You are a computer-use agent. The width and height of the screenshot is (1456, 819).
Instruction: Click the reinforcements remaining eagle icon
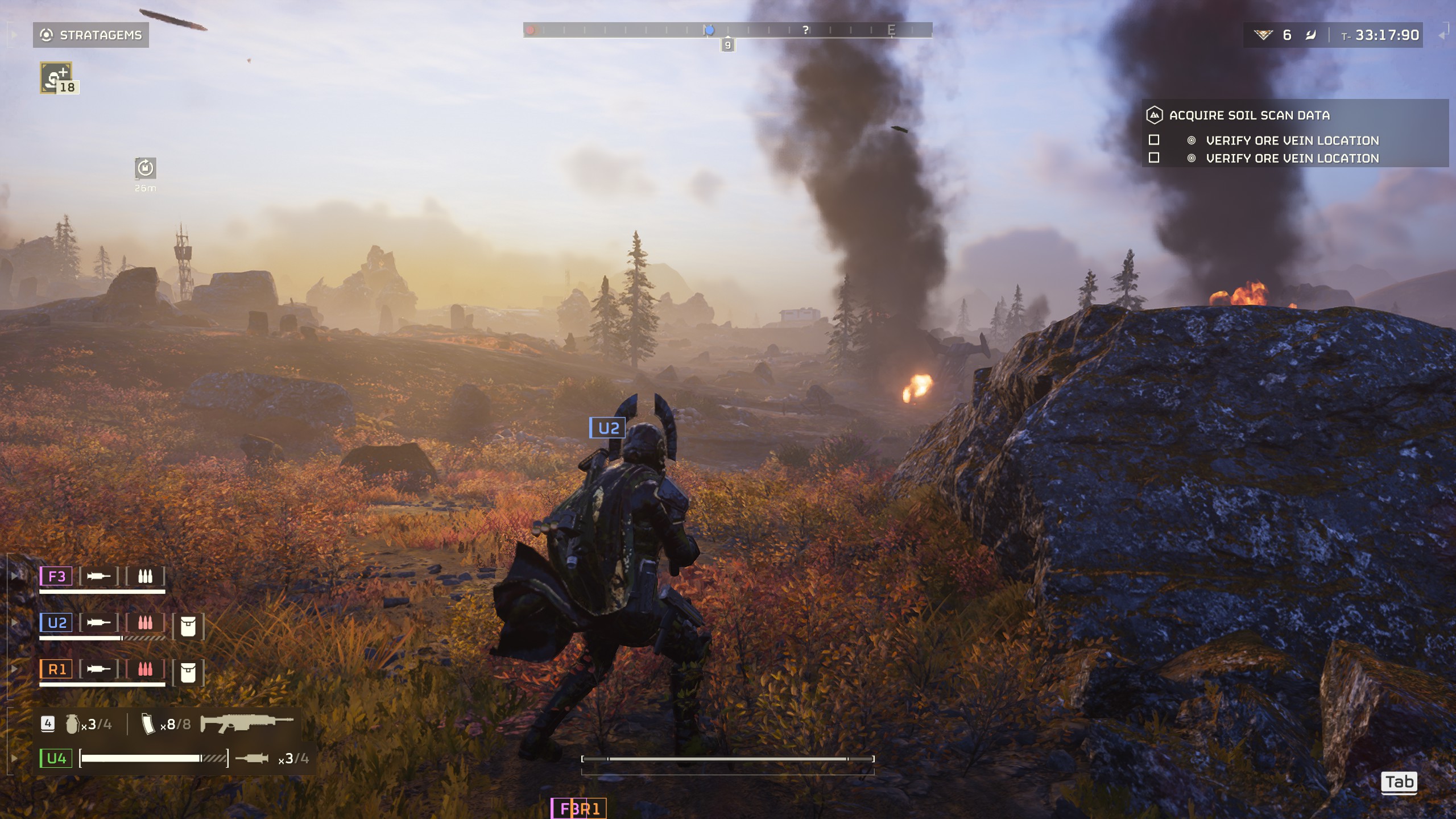point(1263,35)
